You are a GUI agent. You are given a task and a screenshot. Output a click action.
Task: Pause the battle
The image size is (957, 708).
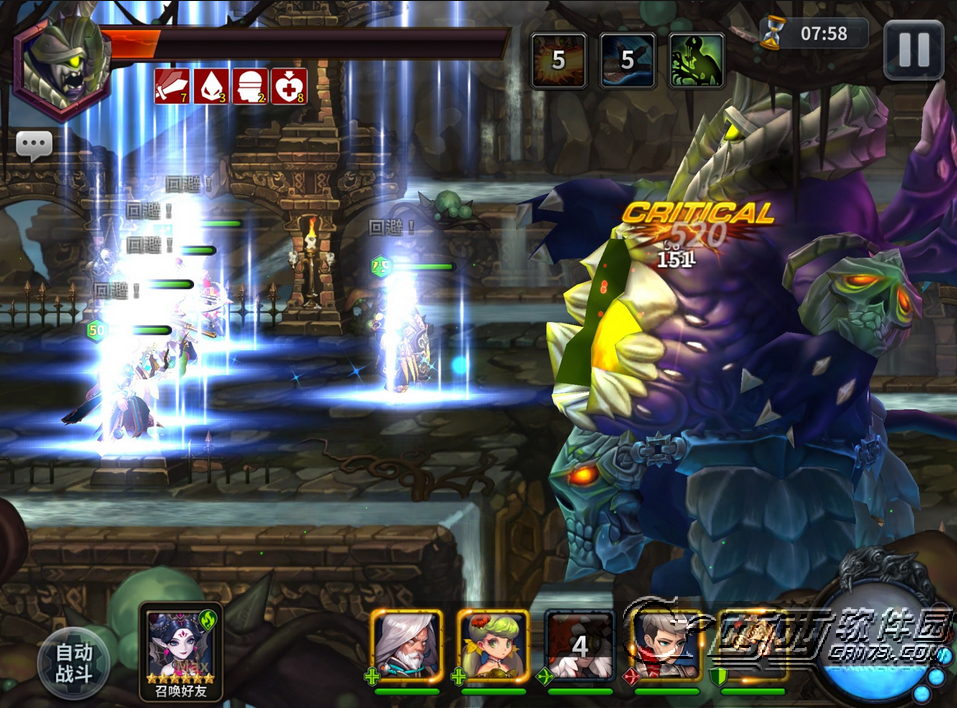click(x=913, y=50)
